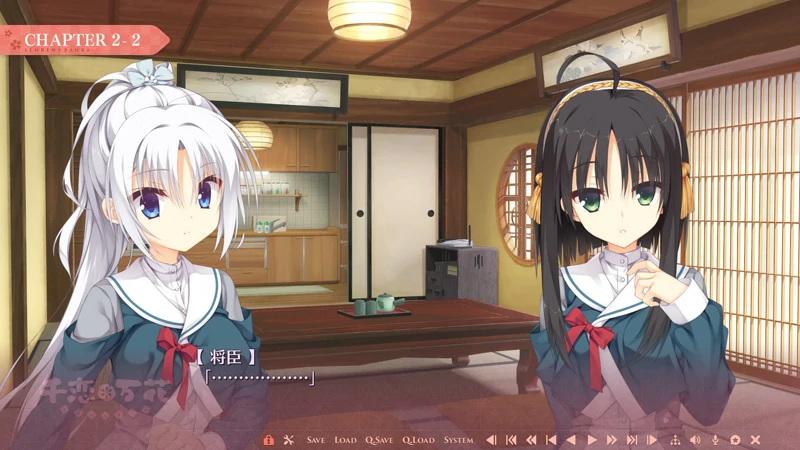
Task: Click the double right arrow fast-forward icon
Action: (x=612, y=440)
